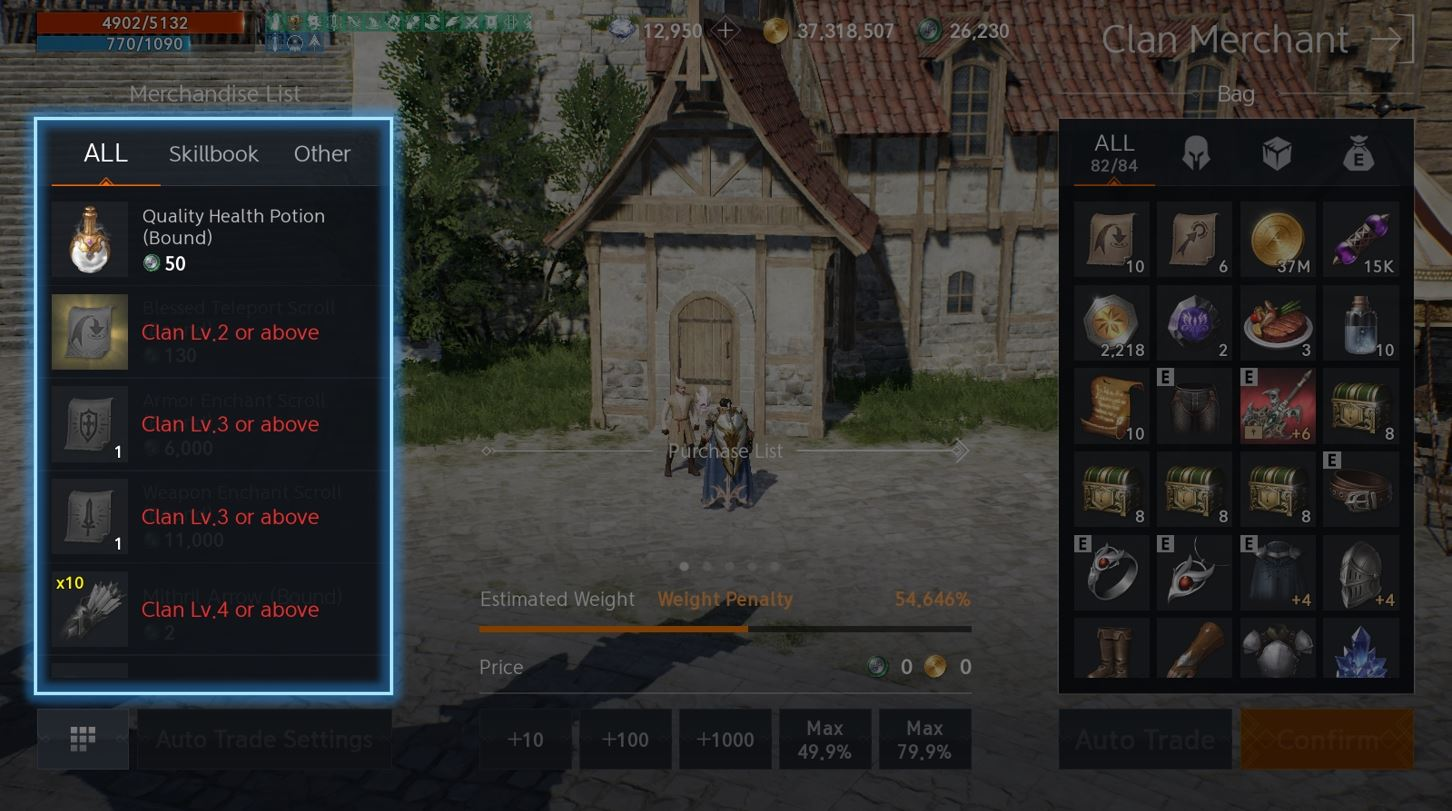Click the Weight Penalty progress bar
Screen dimensions: 1452x811
[x=725, y=629]
